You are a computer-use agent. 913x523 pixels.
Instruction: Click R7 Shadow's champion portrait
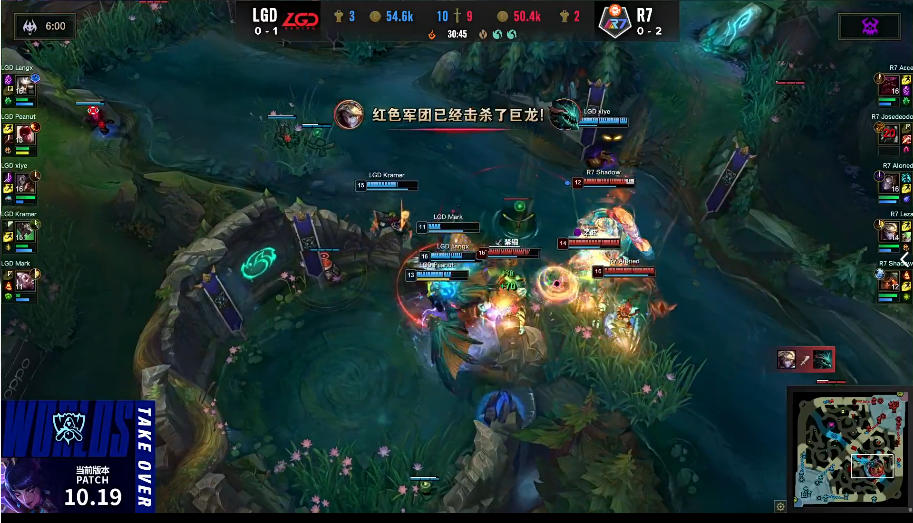pos(889,281)
